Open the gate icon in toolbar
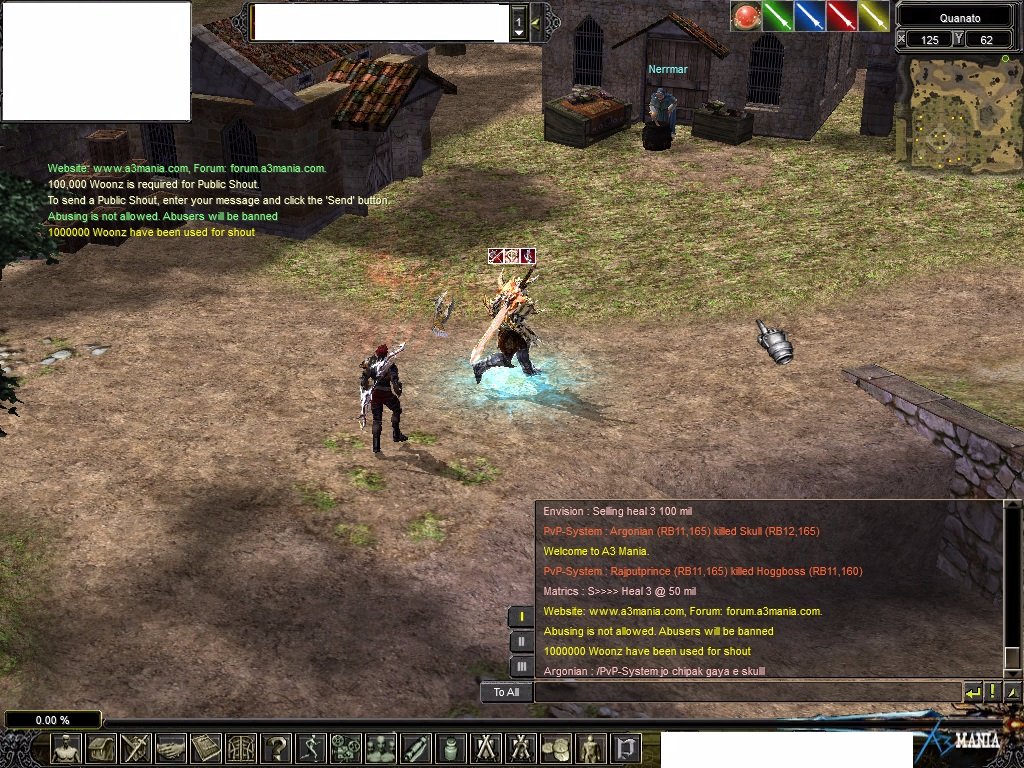Viewport: 1024px width, 768px height. 241,748
